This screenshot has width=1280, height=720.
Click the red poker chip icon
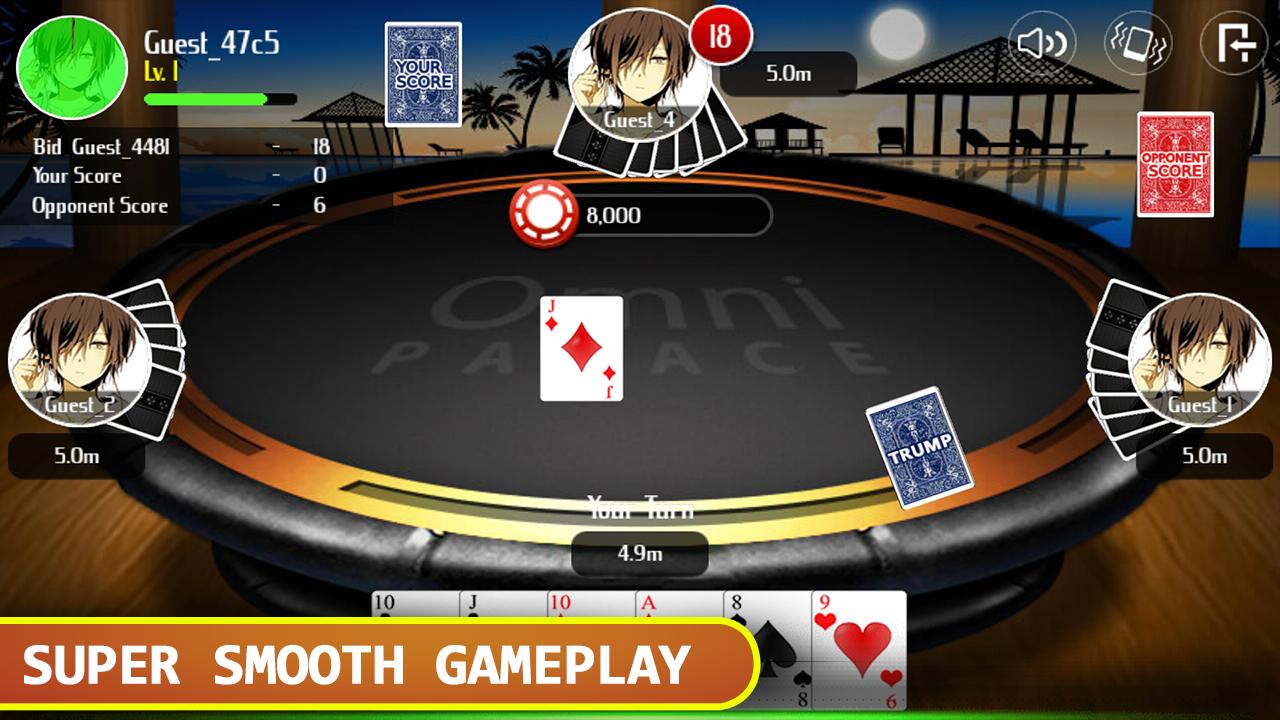point(543,212)
